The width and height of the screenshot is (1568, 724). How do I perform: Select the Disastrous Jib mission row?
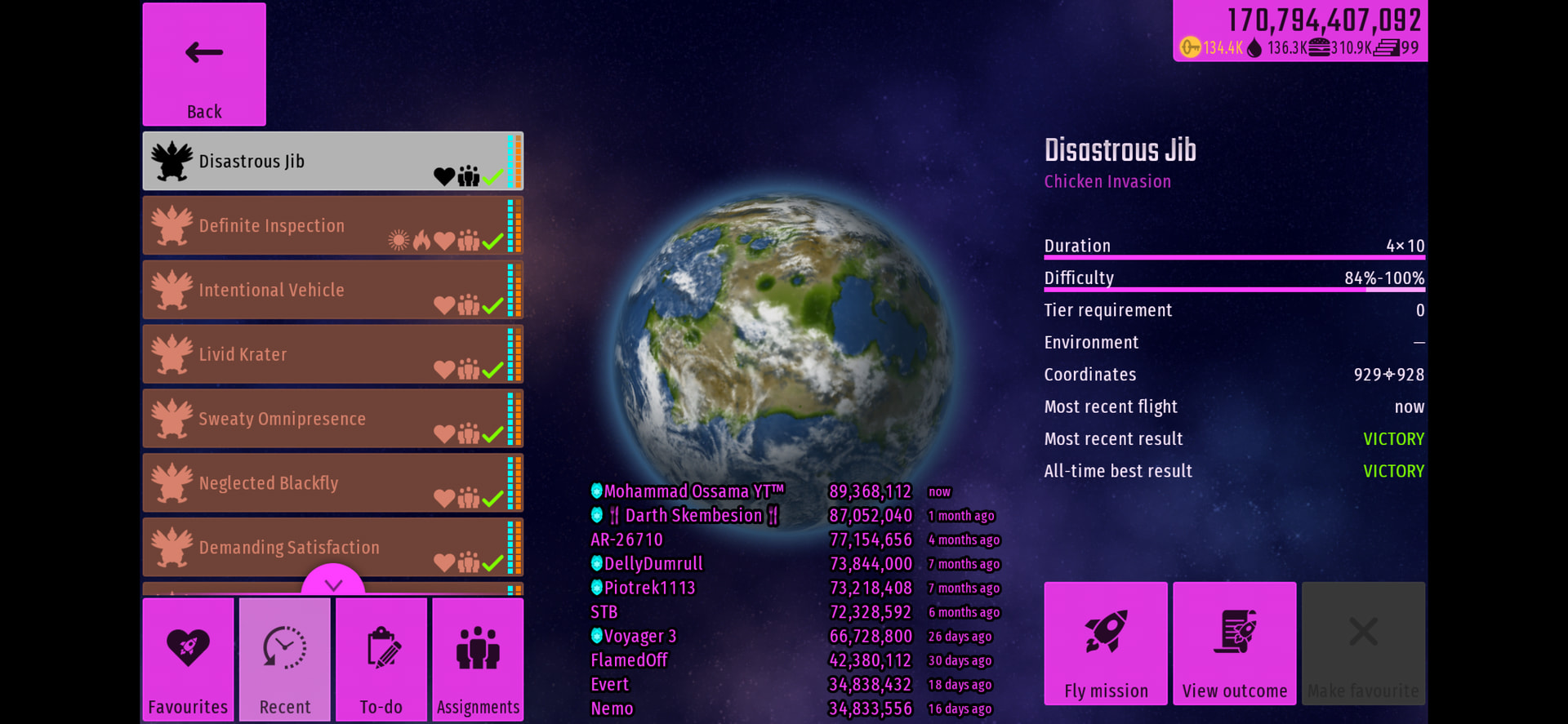tap(332, 162)
